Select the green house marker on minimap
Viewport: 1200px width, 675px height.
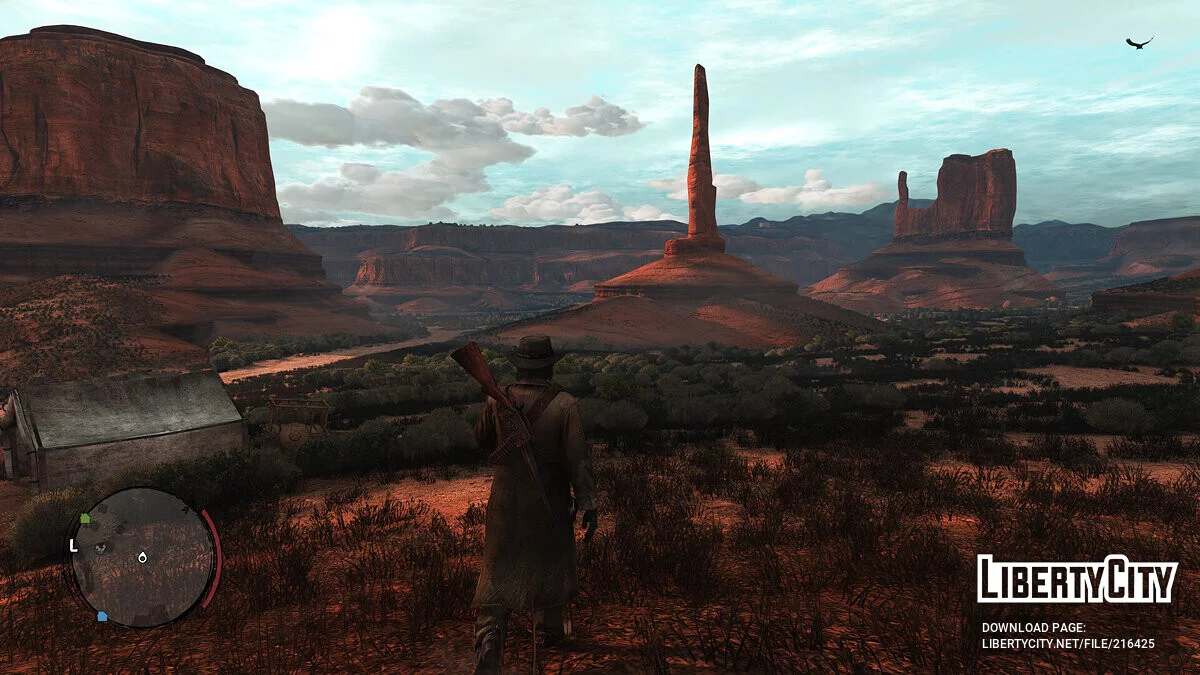[85, 519]
